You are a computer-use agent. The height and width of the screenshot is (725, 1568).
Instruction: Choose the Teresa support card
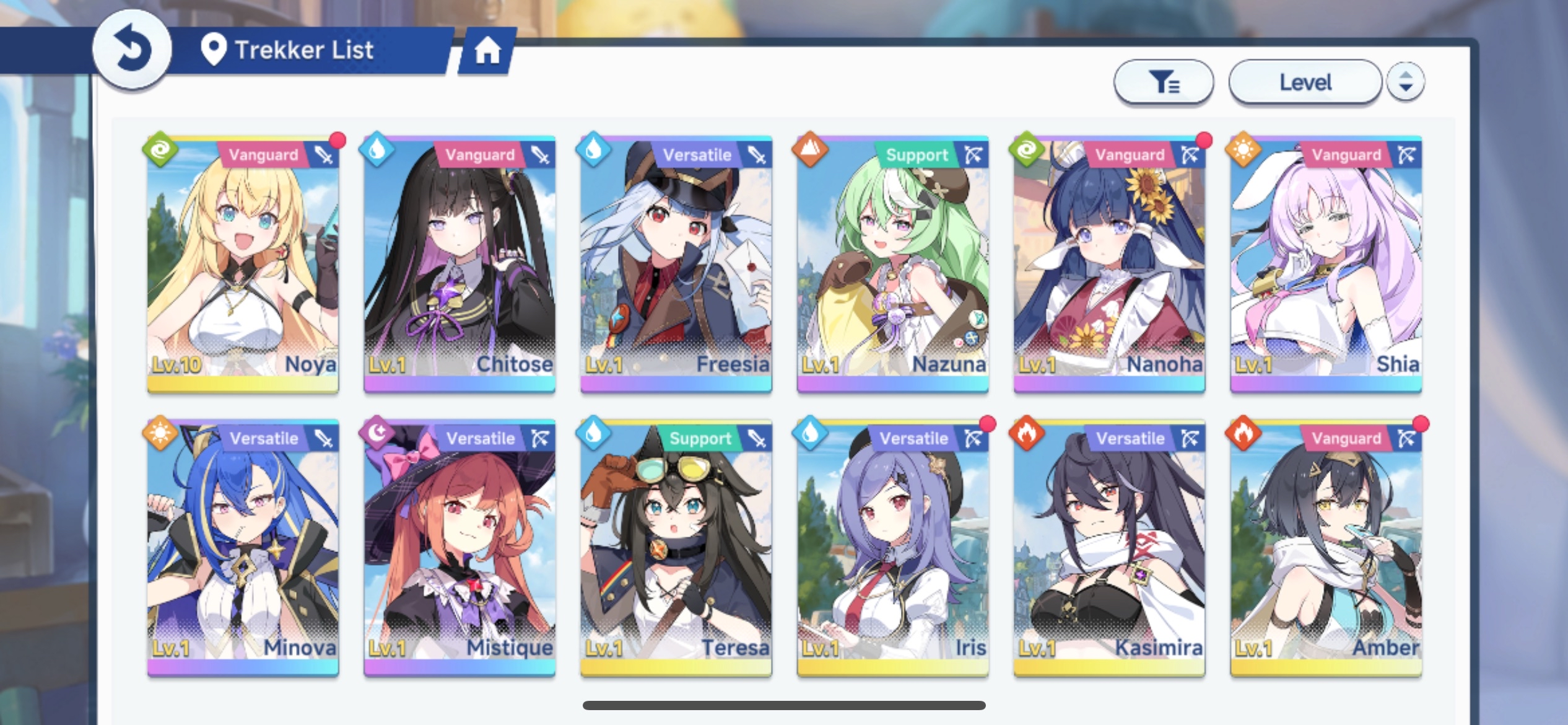point(676,547)
